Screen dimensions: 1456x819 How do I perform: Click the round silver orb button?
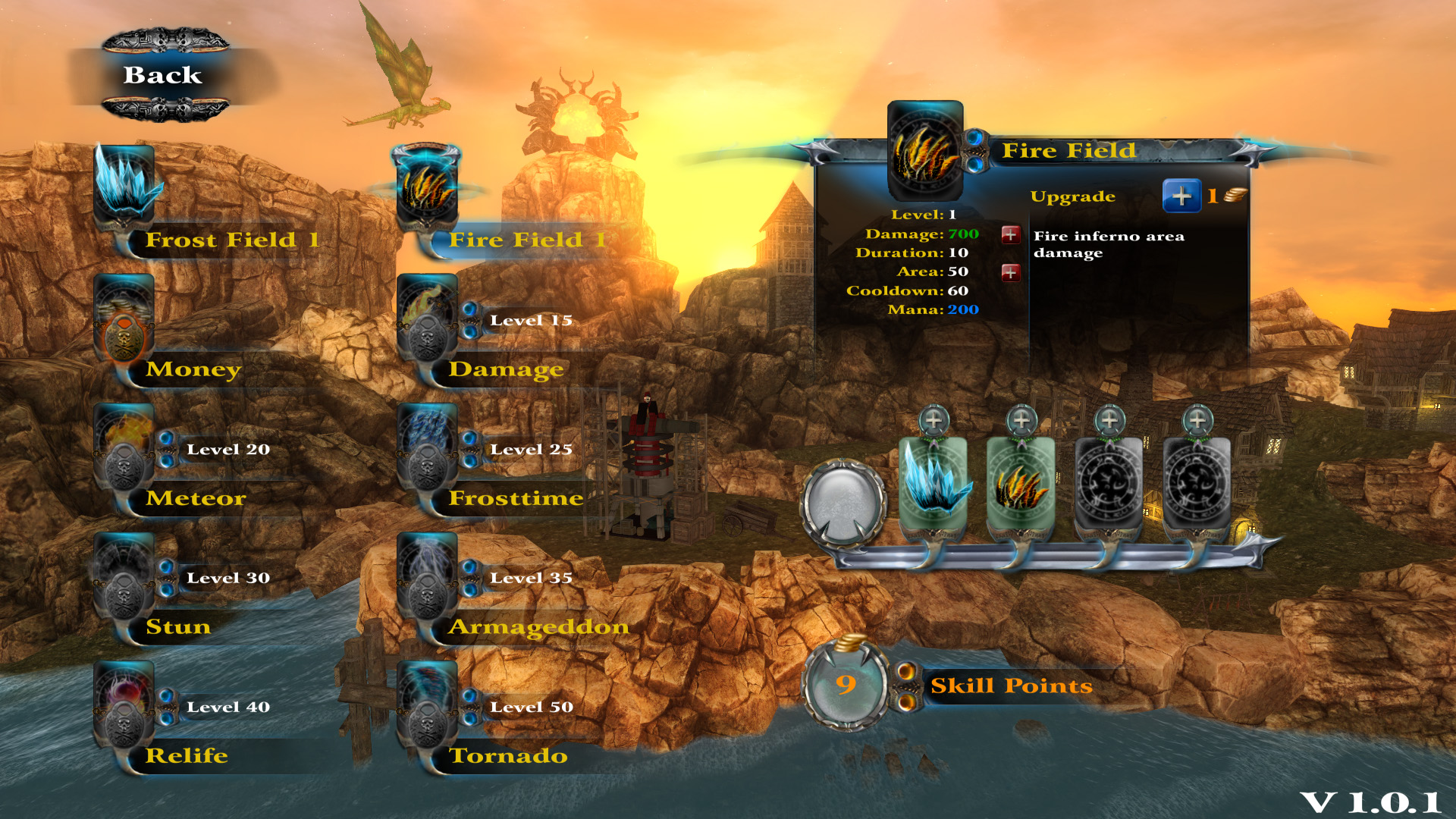pos(843,503)
